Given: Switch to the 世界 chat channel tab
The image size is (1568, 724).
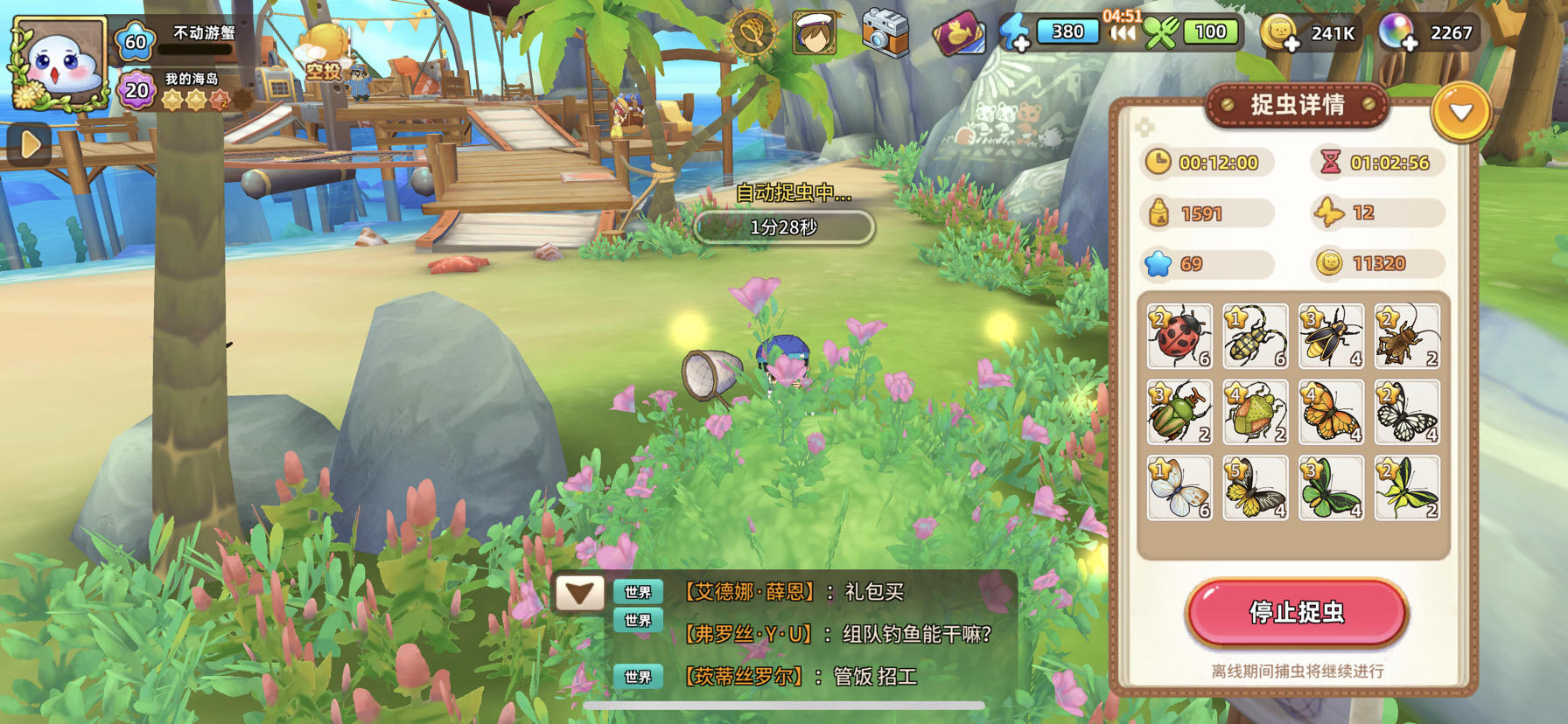Looking at the screenshot, I should click(637, 592).
